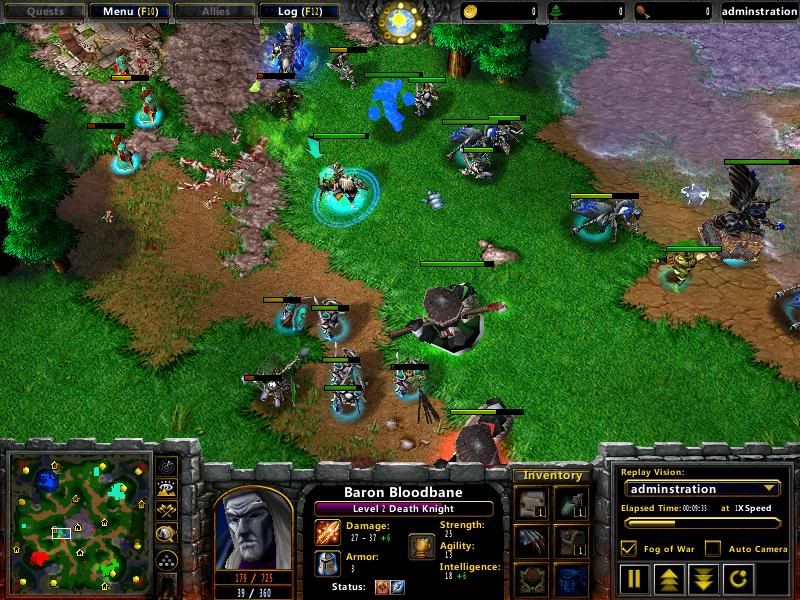This screenshot has width=800, height=600.
Task: Enable the Auto Camera checkbox
Action: click(712, 548)
